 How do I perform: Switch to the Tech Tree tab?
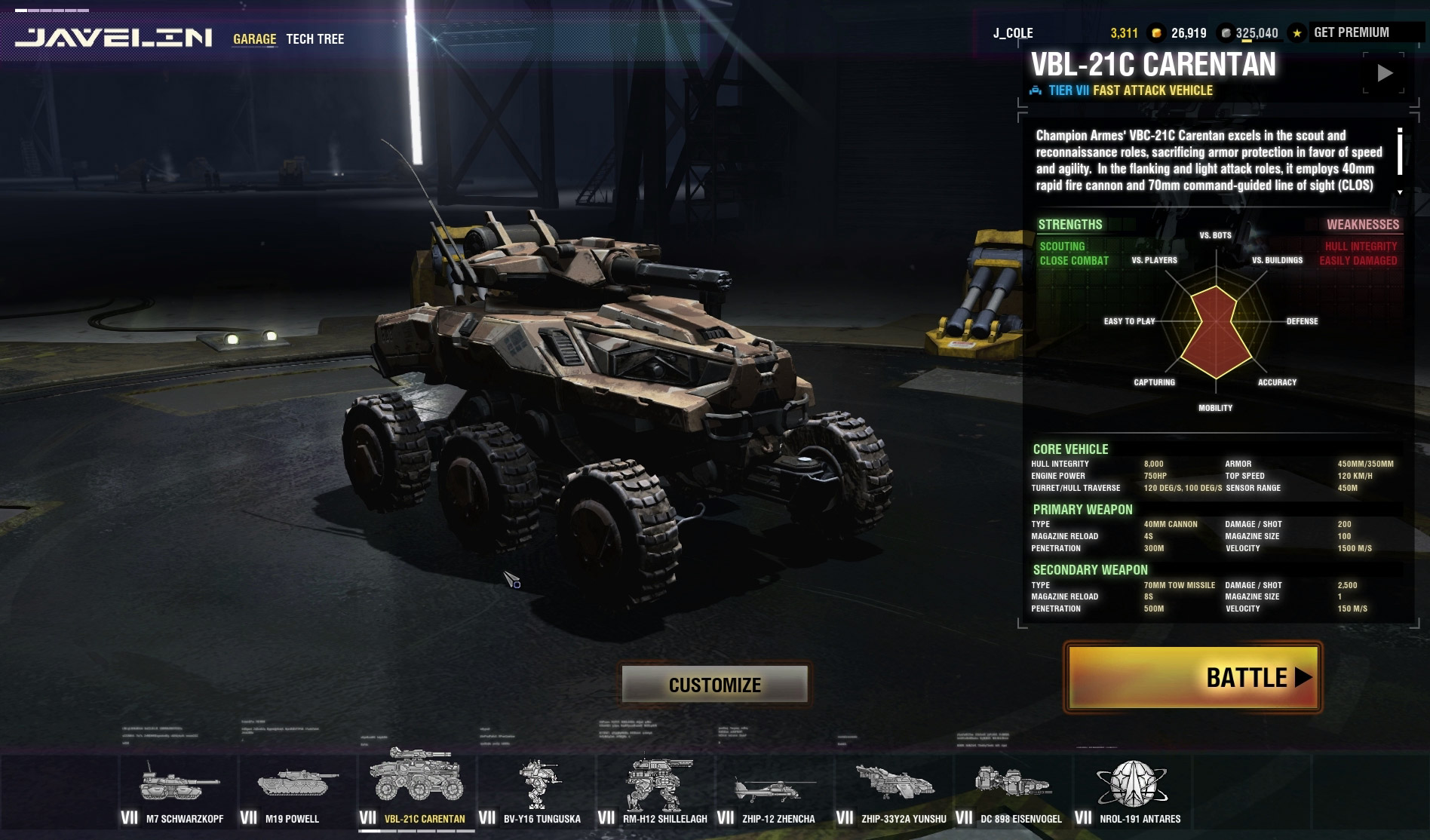coord(315,38)
